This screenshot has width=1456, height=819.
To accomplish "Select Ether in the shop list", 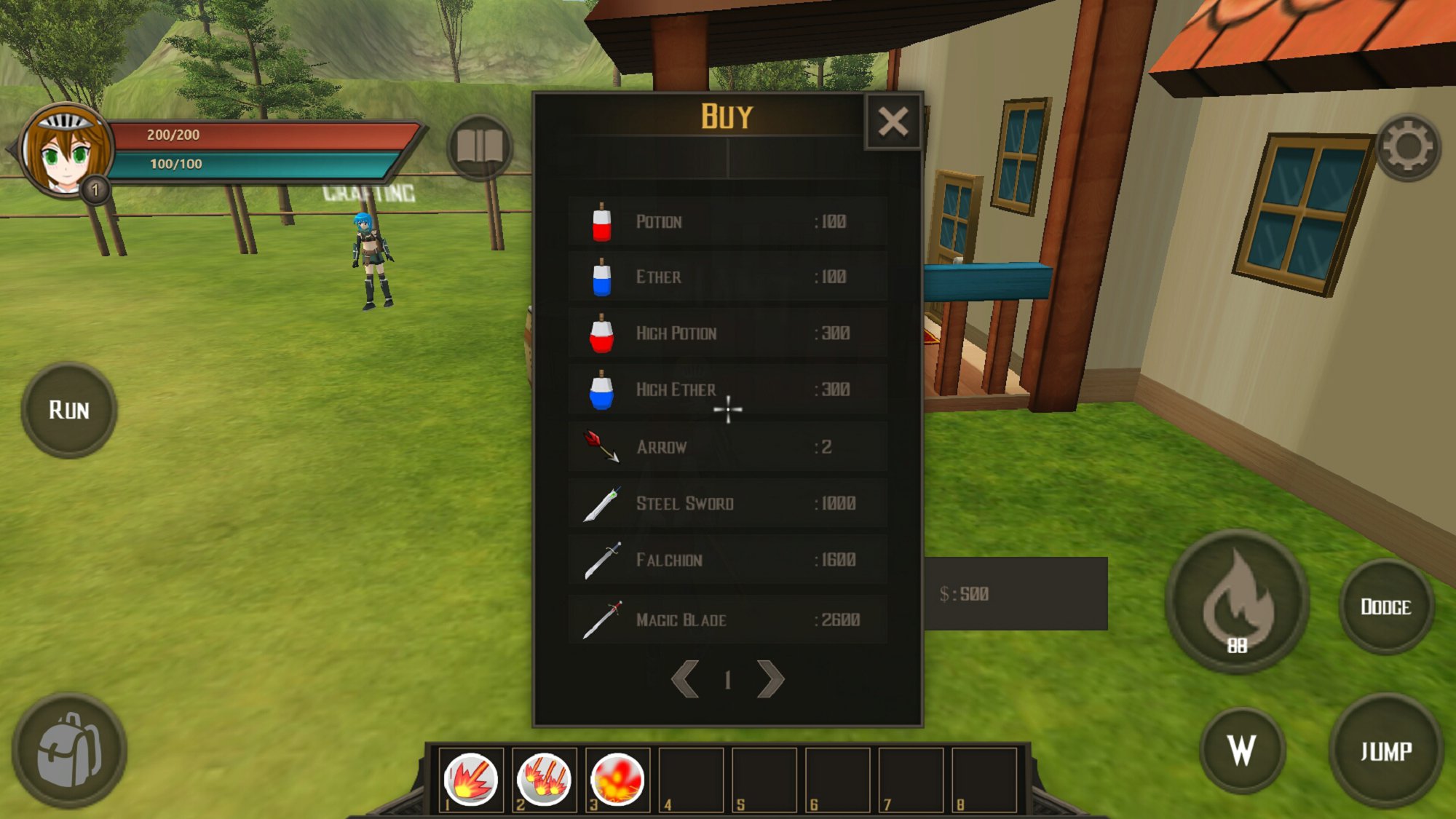I will [727, 277].
